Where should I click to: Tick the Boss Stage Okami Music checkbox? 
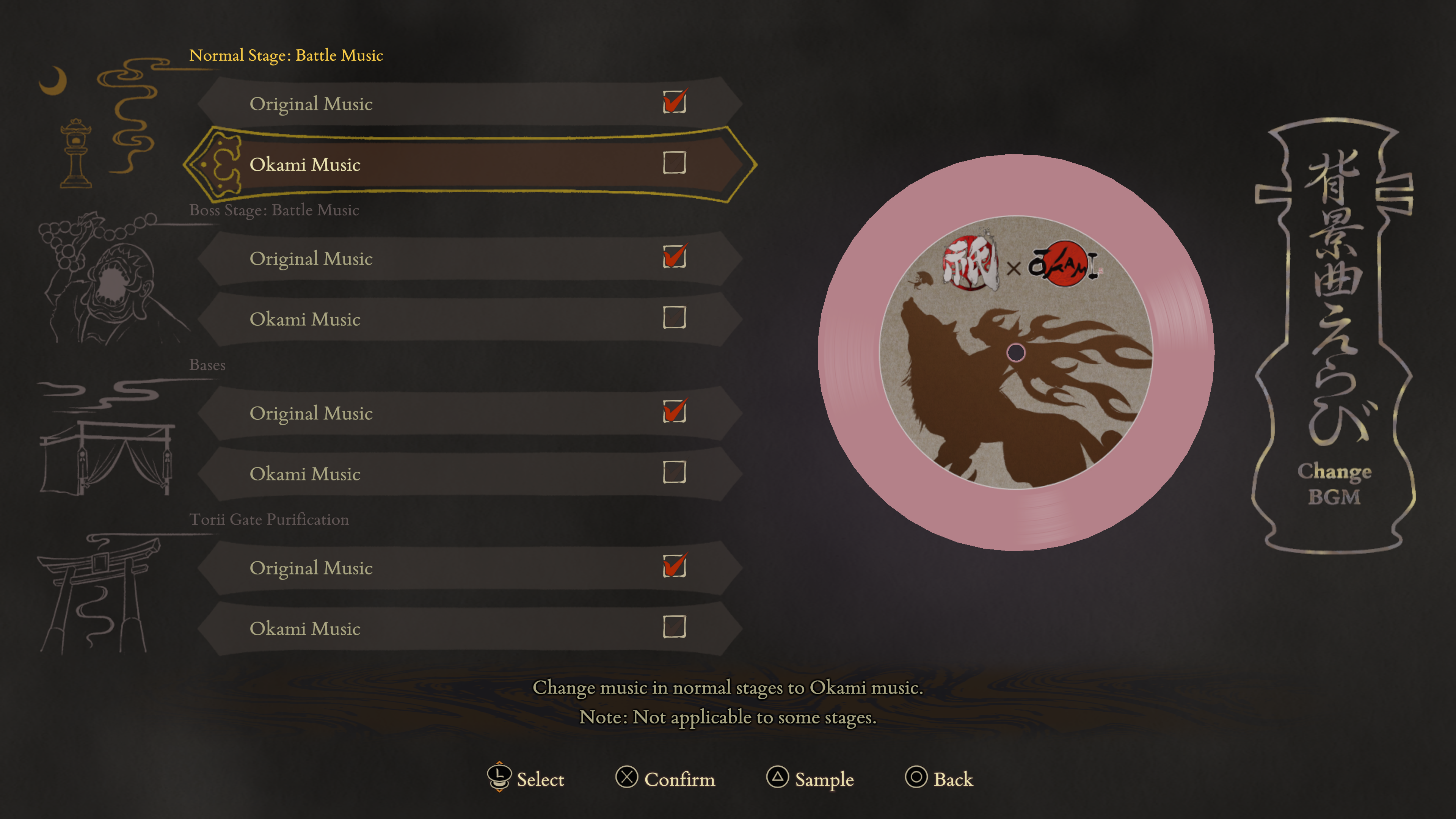coord(674,318)
